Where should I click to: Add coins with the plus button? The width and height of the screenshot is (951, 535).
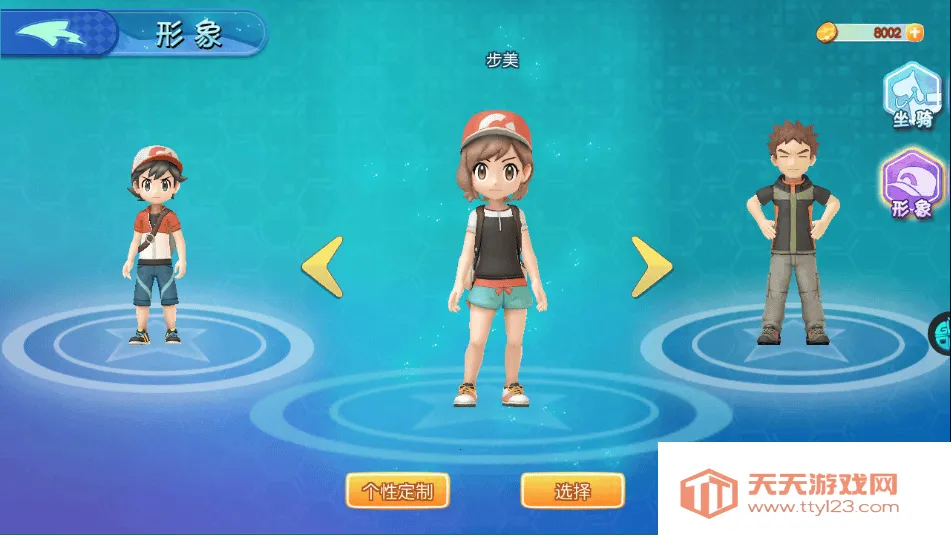click(913, 33)
